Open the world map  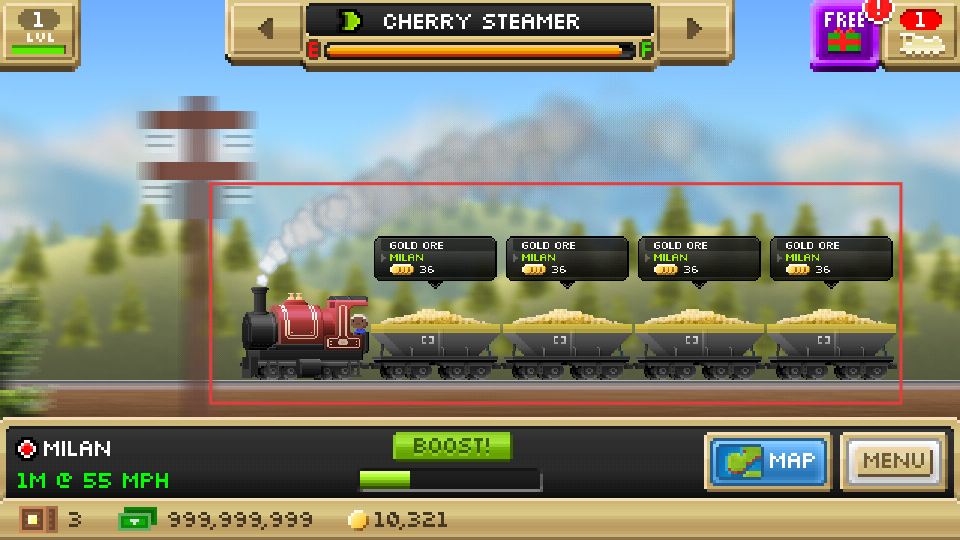point(768,461)
